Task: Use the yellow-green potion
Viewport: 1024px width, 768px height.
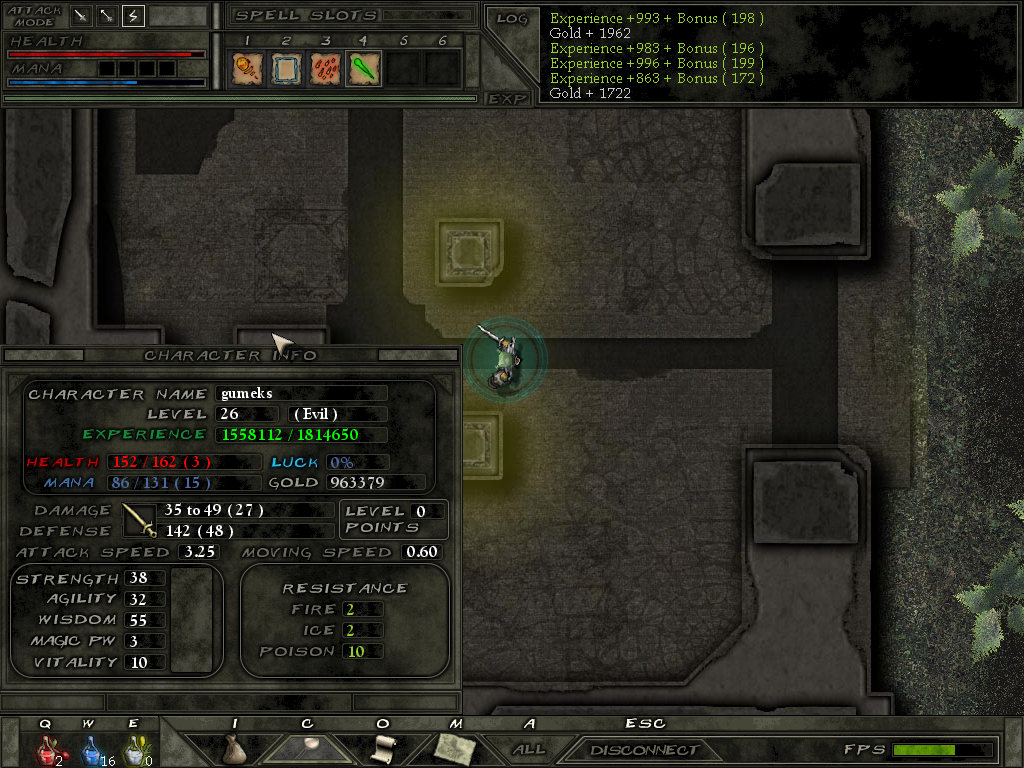Action: point(133,749)
